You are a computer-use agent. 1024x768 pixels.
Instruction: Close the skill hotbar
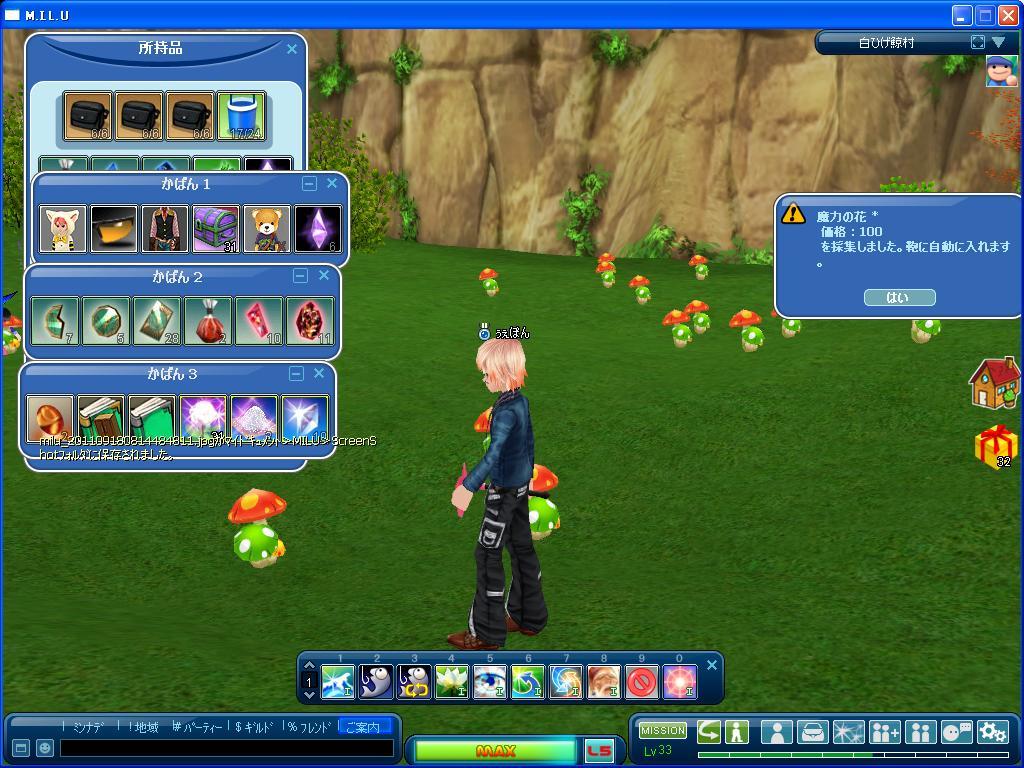pyautogui.click(x=712, y=665)
